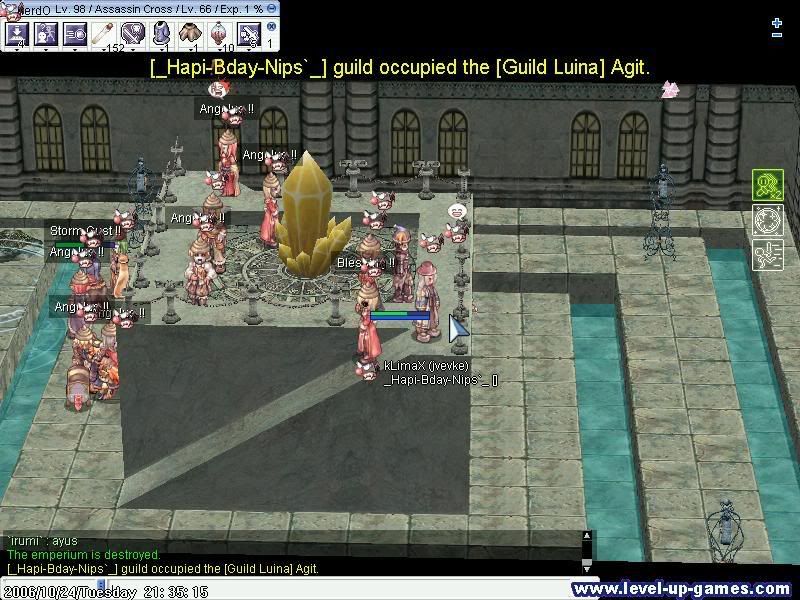This screenshot has width=800, height=600.
Task: Select the gray armor hotbar slot
Action: (x=162, y=35)
